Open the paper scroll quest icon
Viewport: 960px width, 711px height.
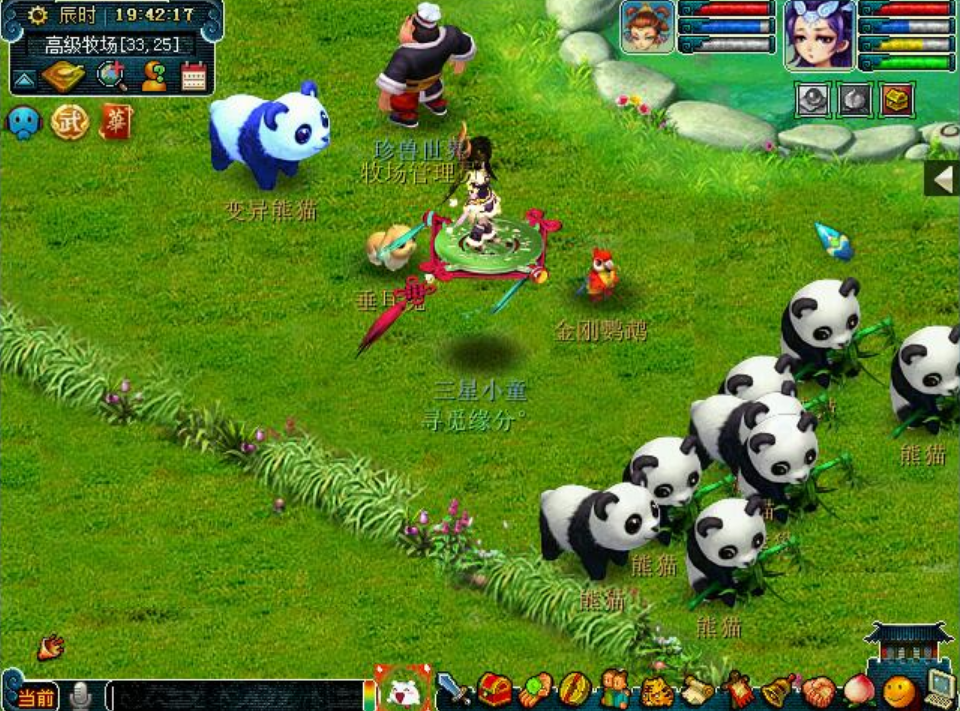(x=698, y=690)
